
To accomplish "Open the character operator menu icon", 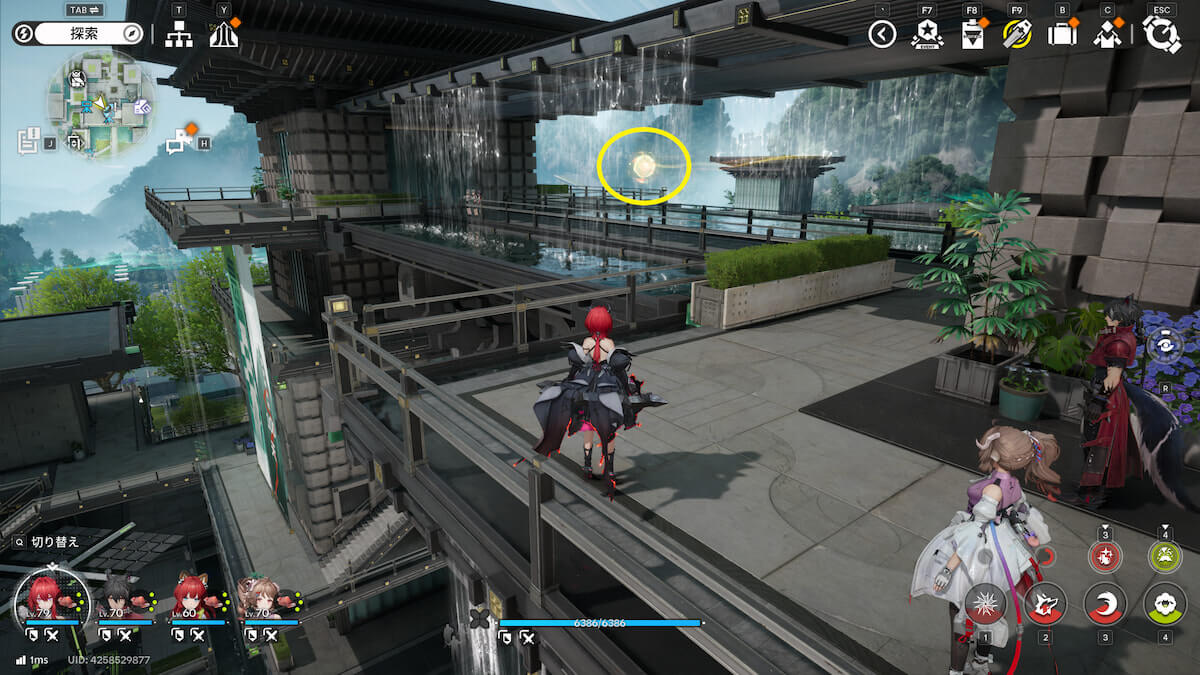I will pos(1107,35).
